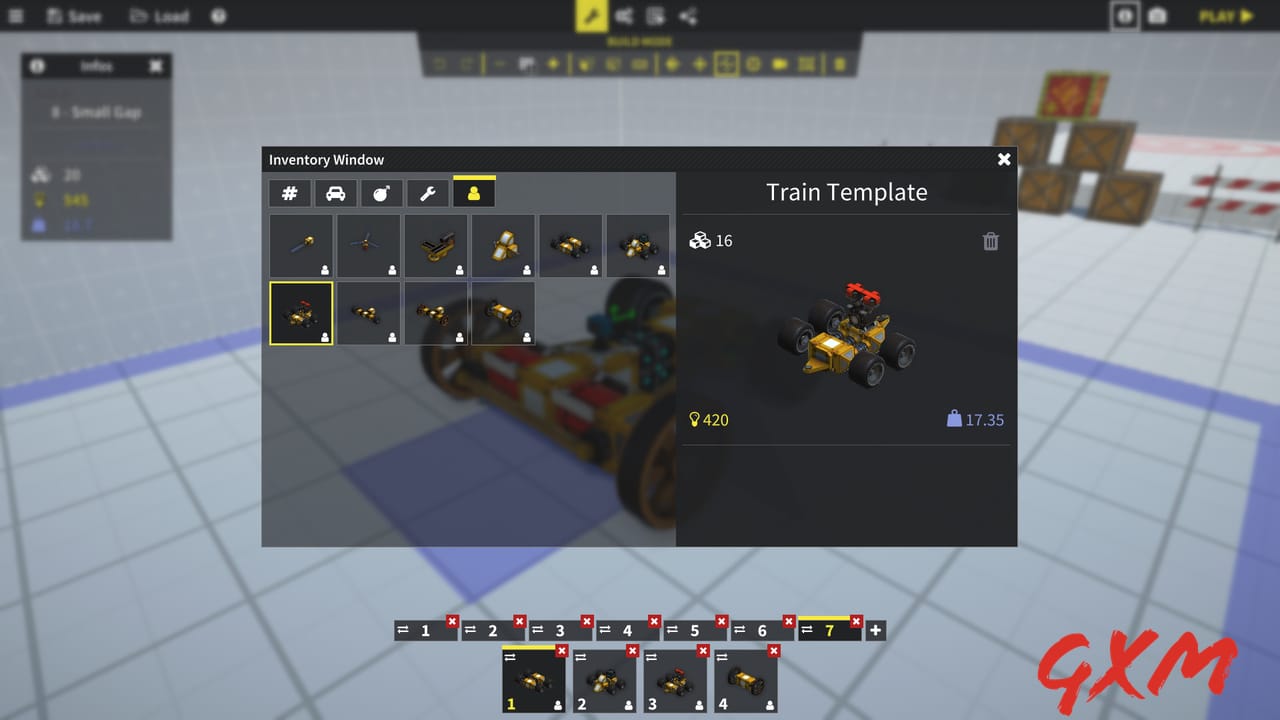This screenshot has height=720, width=1280.
Task: Remove hotbar slot 5 with its red X
Action: 719,622
